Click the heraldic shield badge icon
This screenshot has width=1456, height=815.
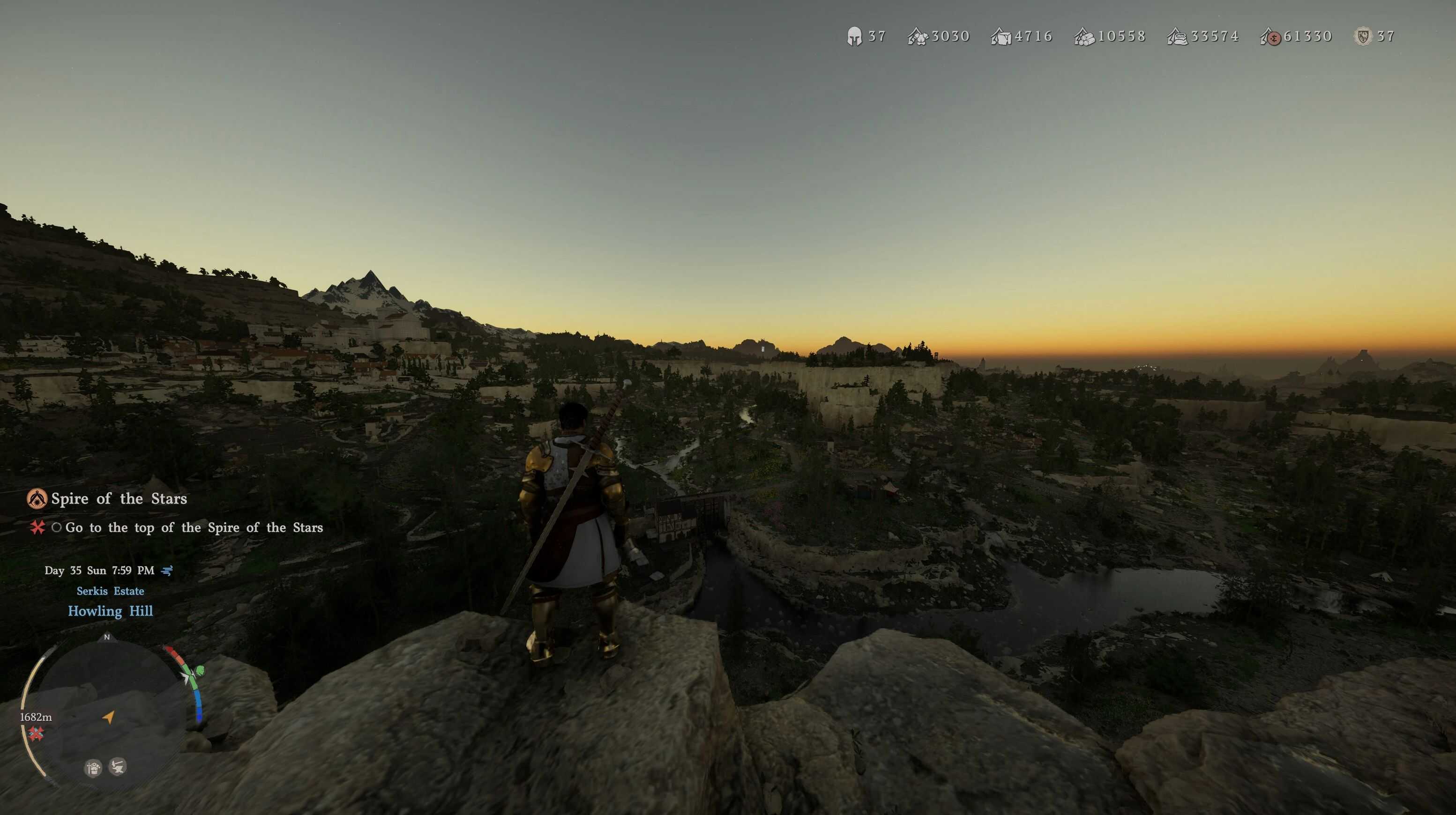point(1363,37)
